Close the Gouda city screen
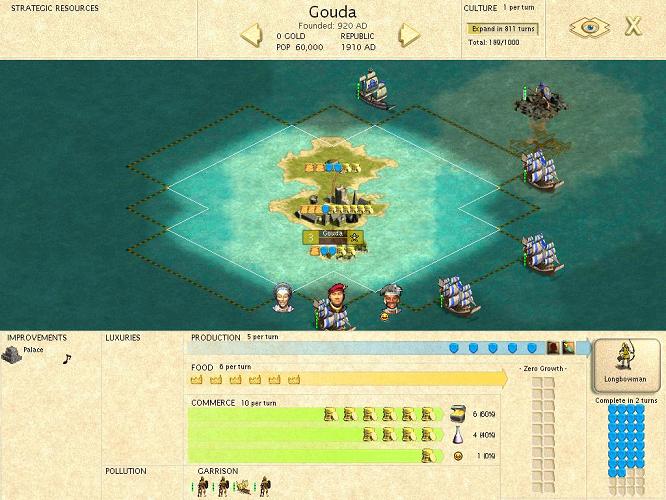666x500 pixels. pos(632,27)
